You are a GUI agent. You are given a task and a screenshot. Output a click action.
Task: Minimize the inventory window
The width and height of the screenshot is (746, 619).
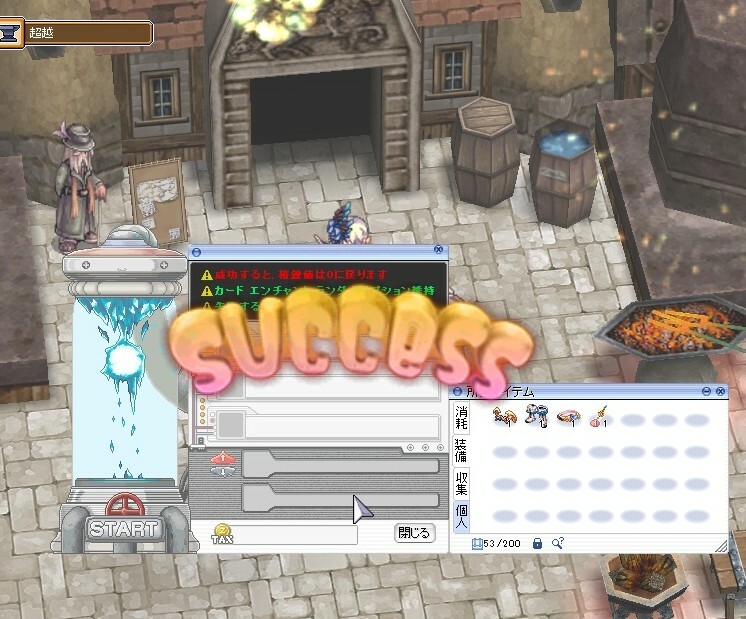click(x=706, y=391)
